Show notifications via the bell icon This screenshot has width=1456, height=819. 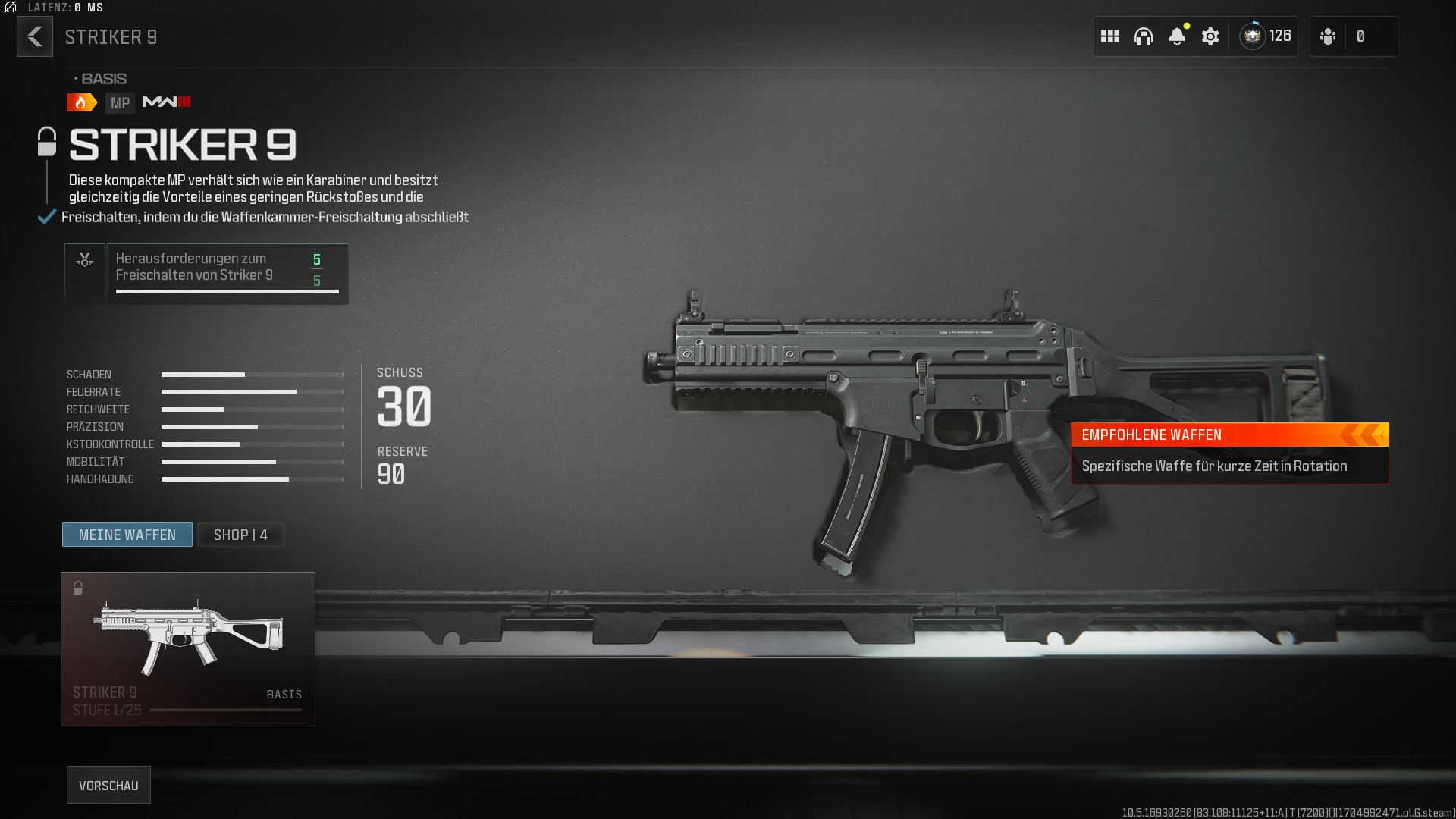pyautogui.click(x=1177, y=36)
